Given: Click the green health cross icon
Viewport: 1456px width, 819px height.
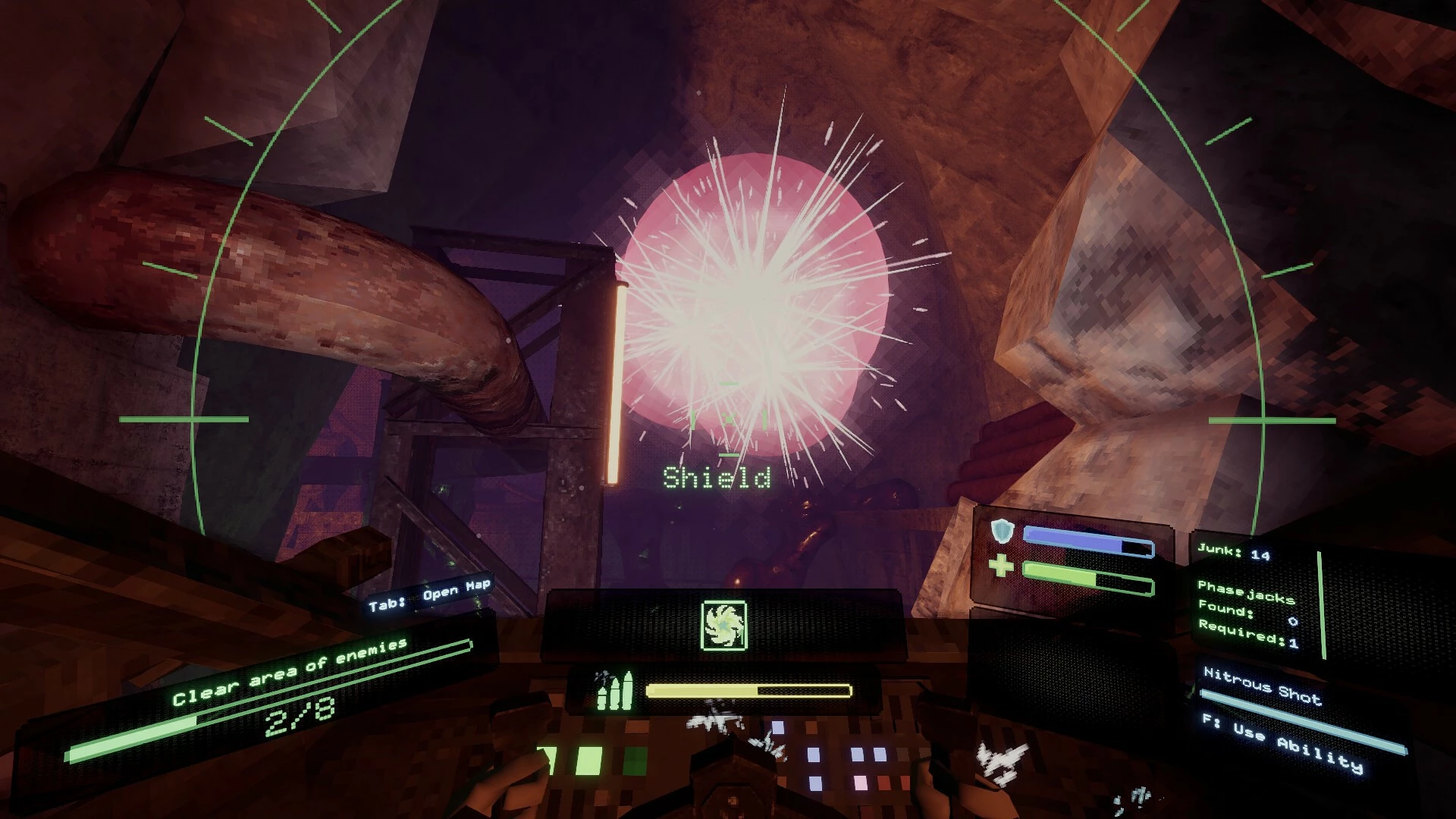Looking at the screenshot, I should coord(1001,566).
